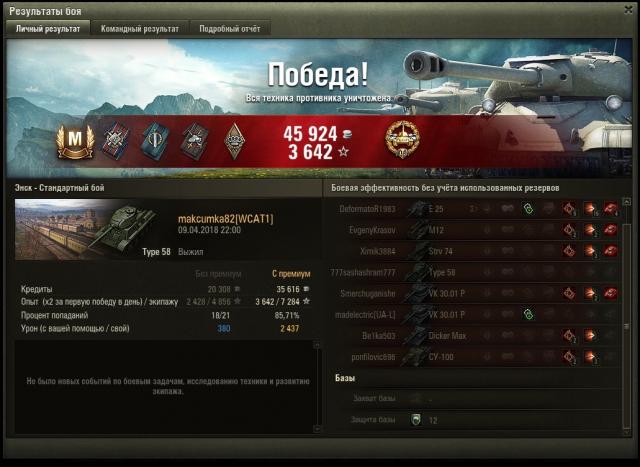This screenshot has width=640, height=467.
Task: Click player name makcumka82[WCAT1]
Action: (x=226, y=218)
